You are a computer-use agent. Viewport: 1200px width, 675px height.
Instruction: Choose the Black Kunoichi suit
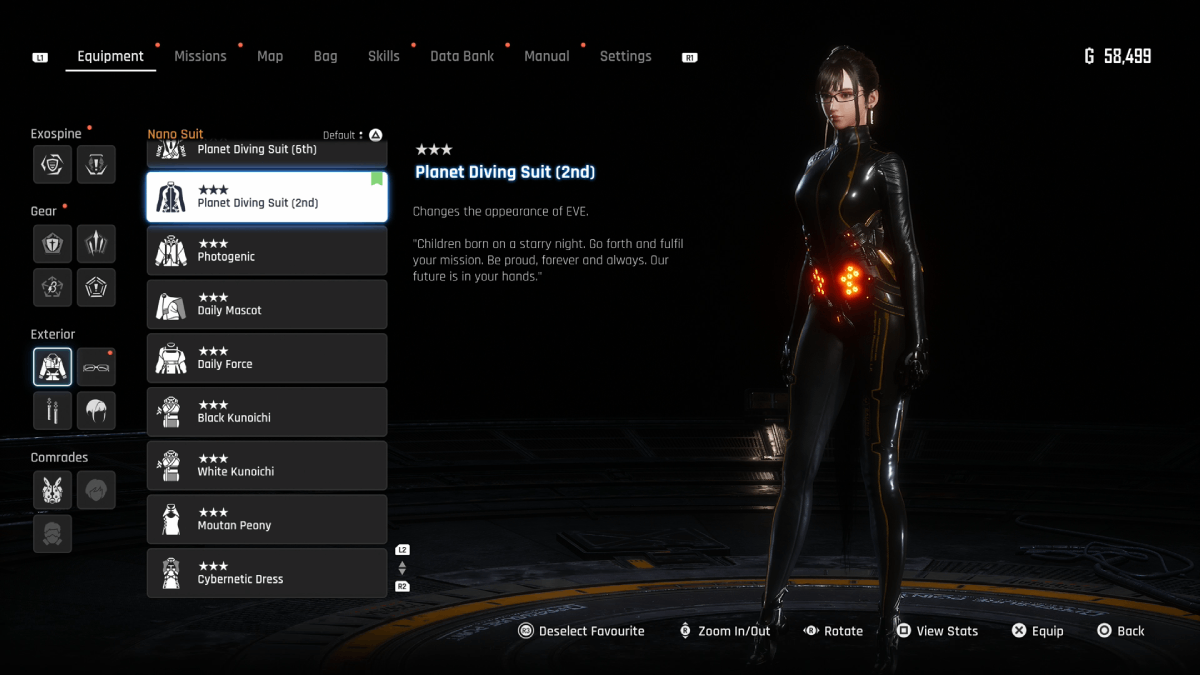pyautogui.click(x=266, y=412)
